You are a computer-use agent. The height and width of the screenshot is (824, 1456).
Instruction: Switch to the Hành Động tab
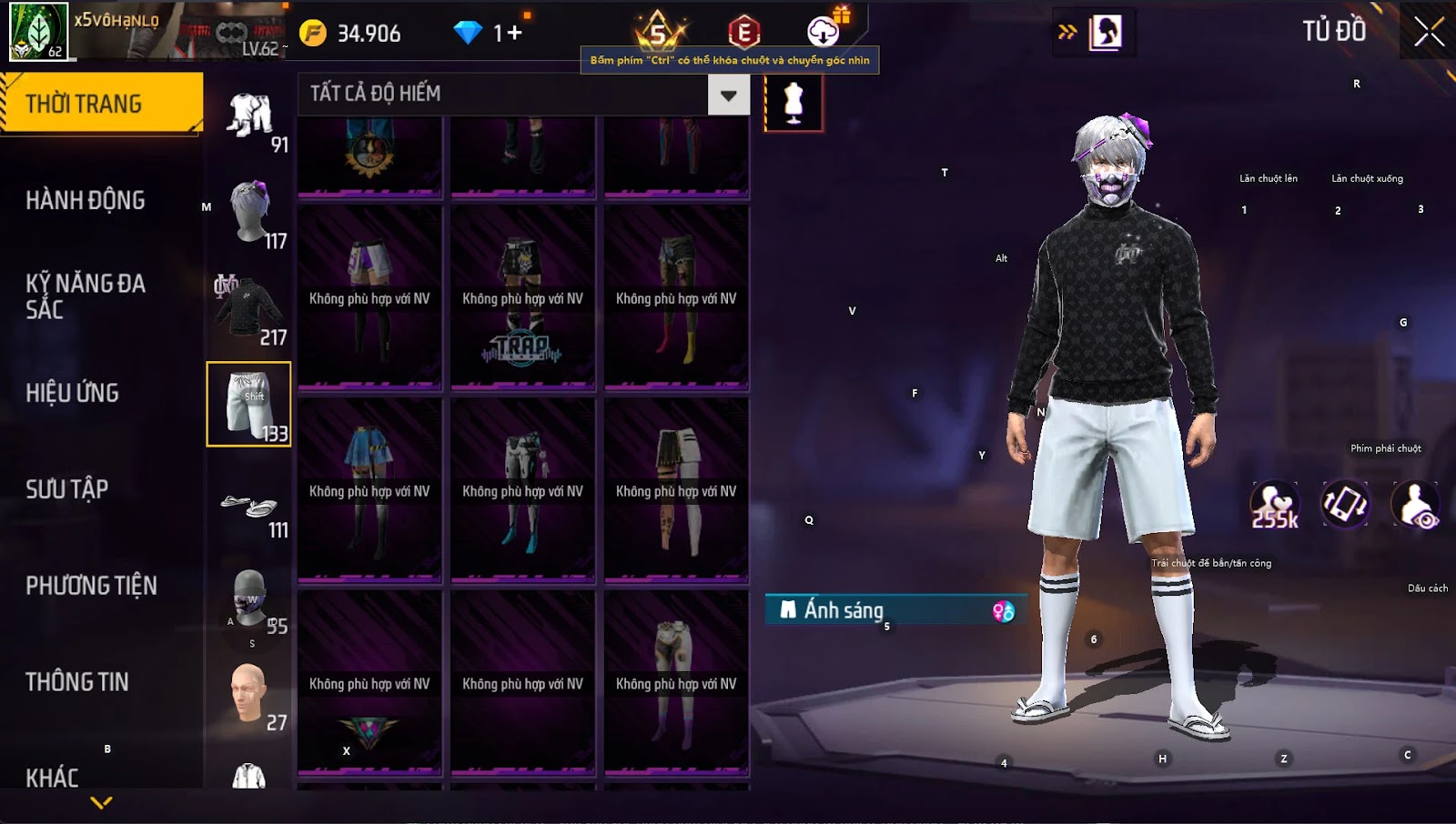86,200
